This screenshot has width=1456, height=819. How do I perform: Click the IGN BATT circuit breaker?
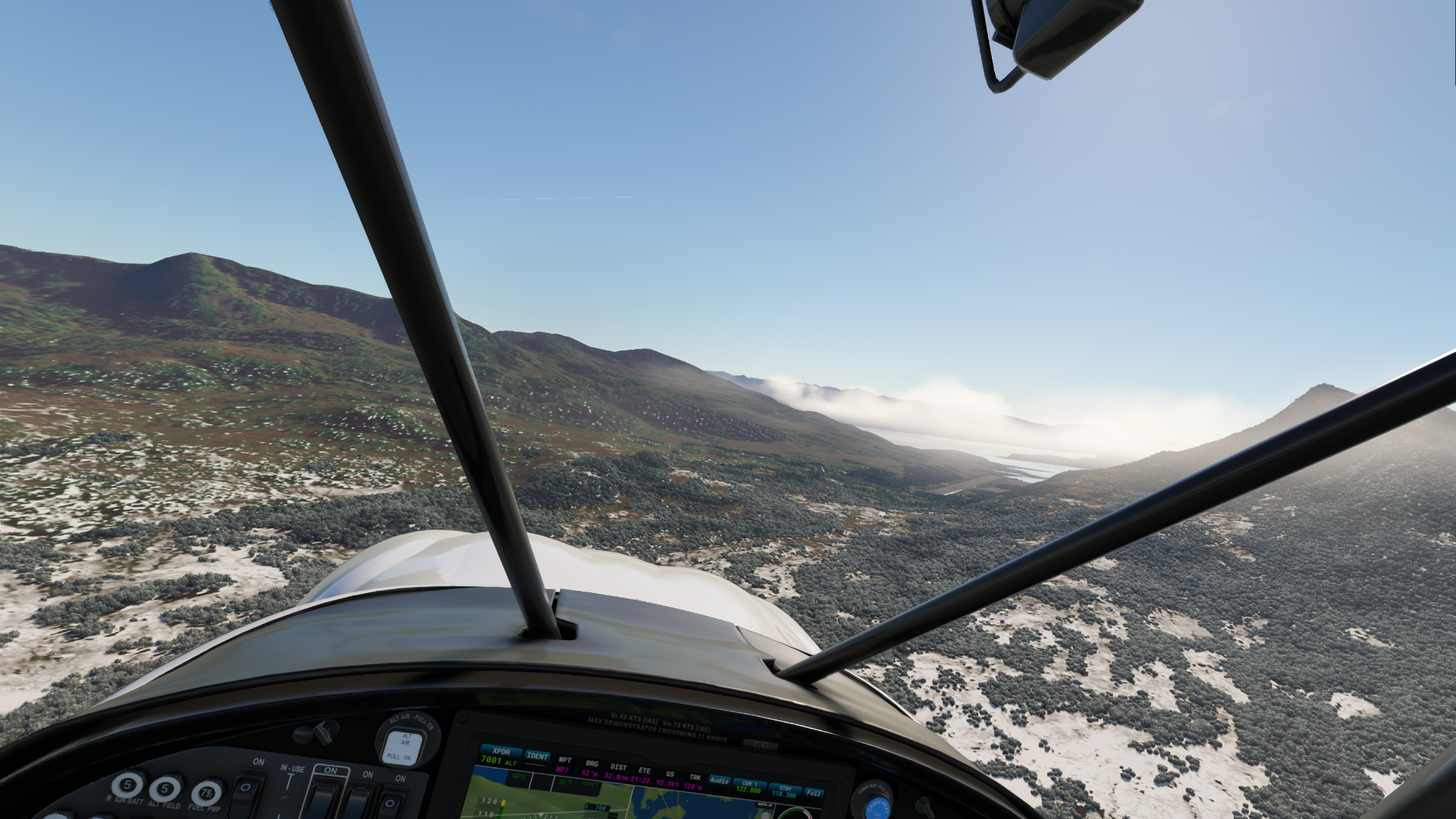coord(127,785)
